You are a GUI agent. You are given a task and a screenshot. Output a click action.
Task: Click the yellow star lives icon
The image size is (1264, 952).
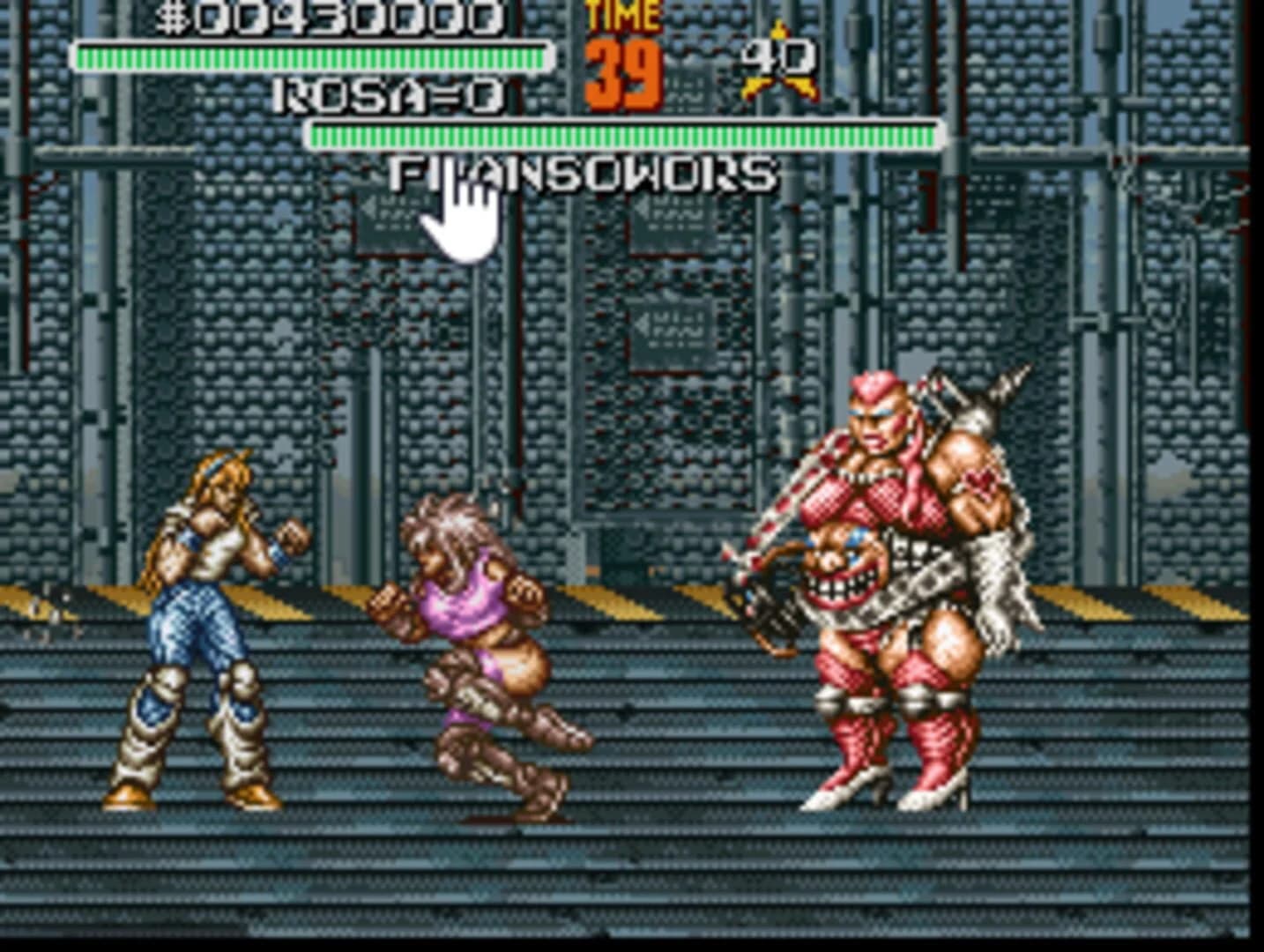coord(760,84)
